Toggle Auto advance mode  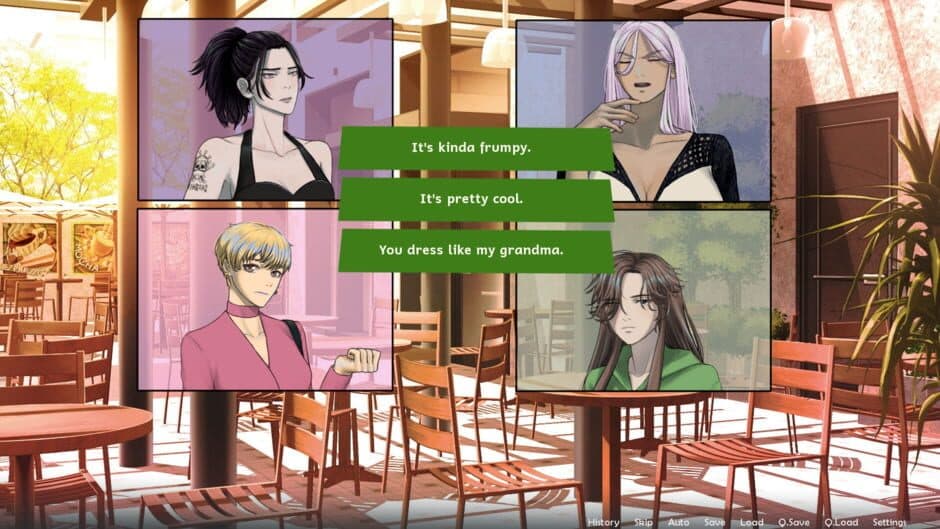tap(678, 522)
